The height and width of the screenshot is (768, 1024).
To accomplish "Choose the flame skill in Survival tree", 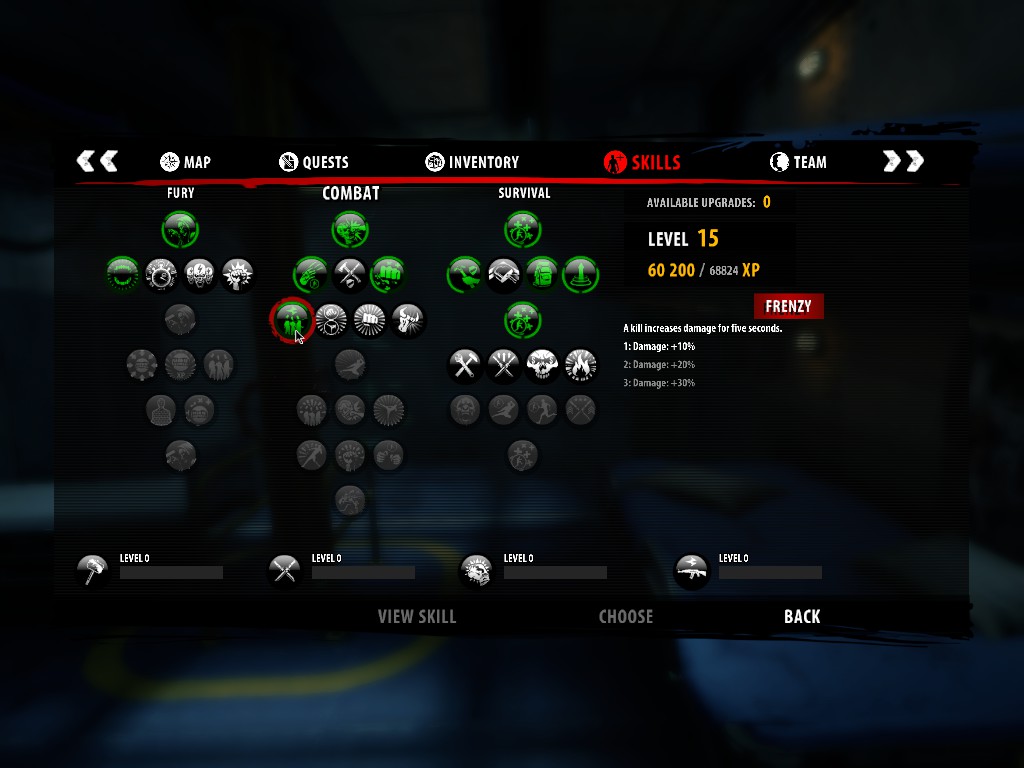I will tap(580, 365).
